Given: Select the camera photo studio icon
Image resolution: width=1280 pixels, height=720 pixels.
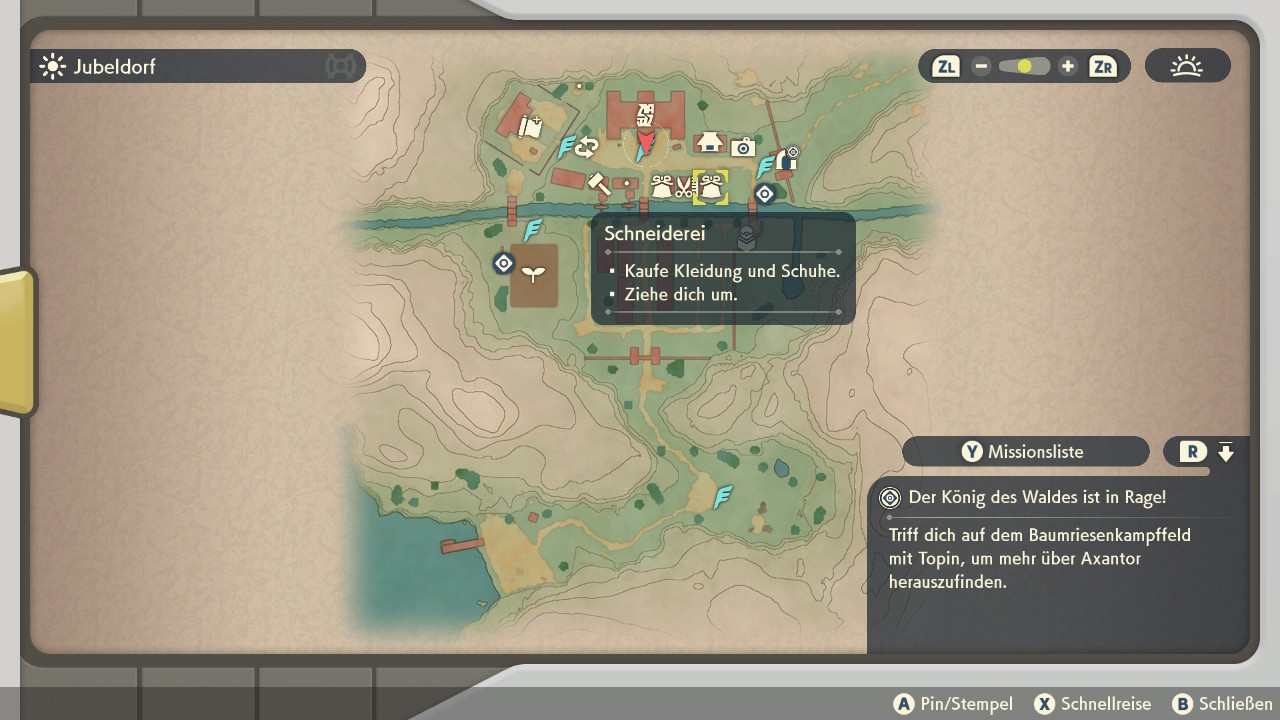Looking at the screenshot, I should [x=742, y=148].
